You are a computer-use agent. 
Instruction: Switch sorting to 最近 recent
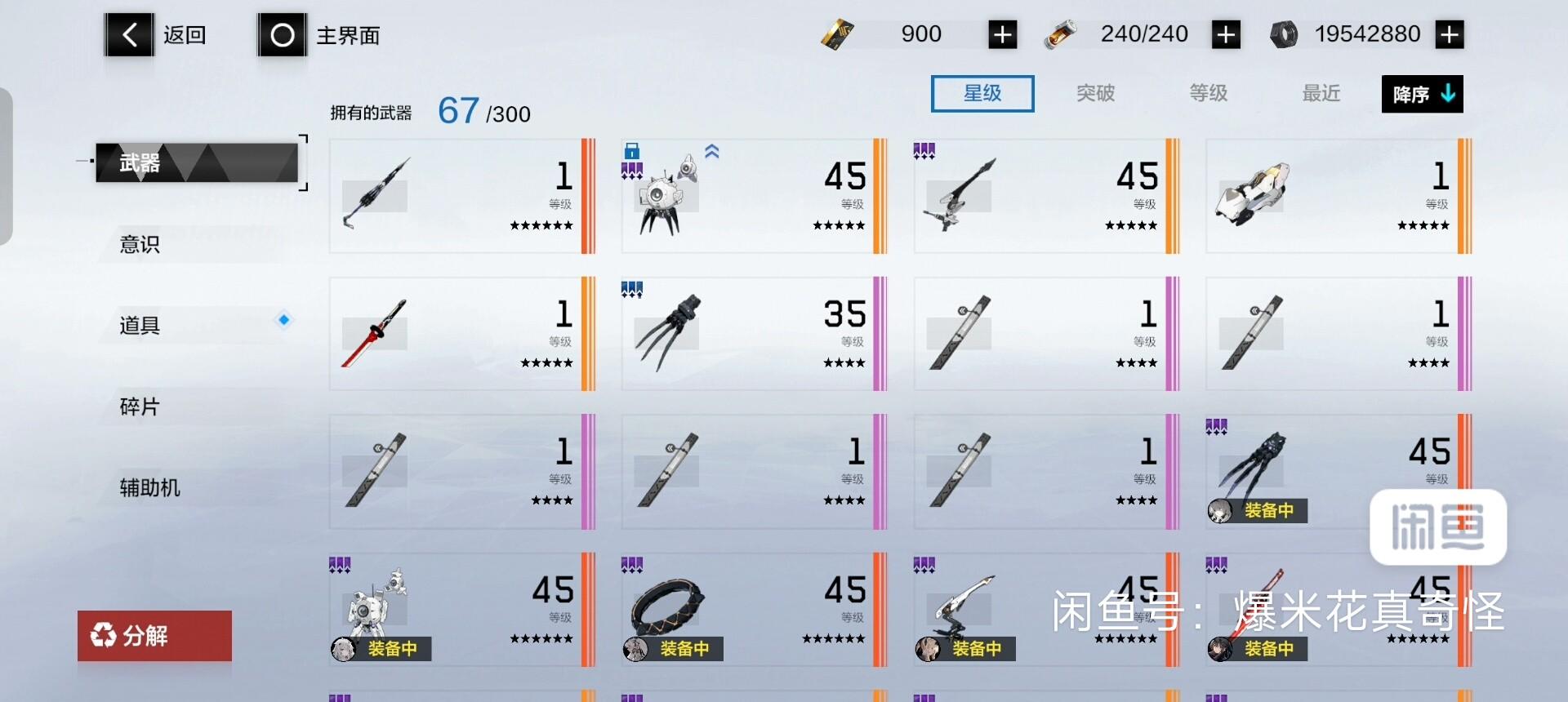(1319, 94)
